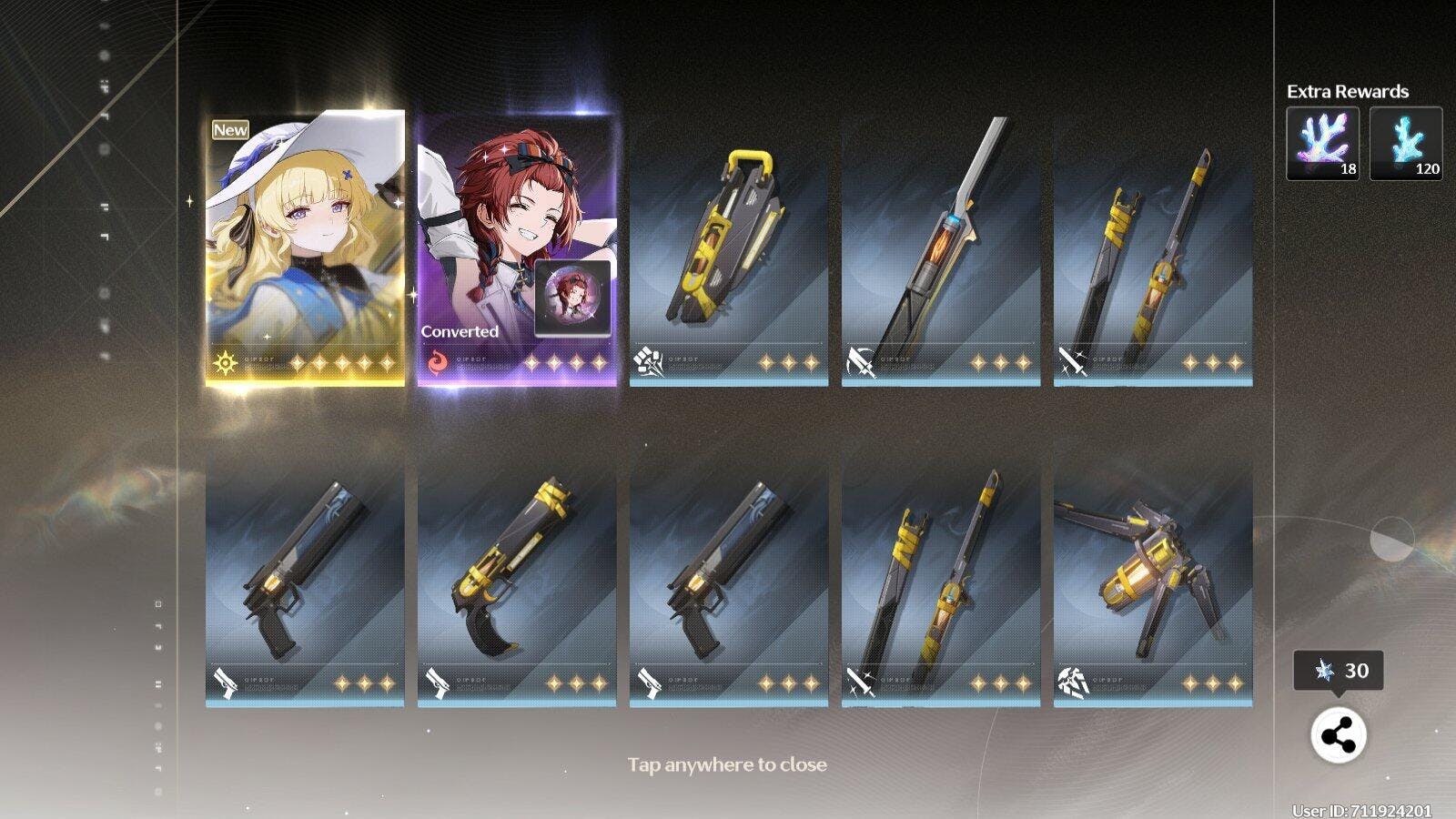The image size is (1456, 819).
Task: Select the new five-star blonde character card
Action: click(x=305, y=248)
